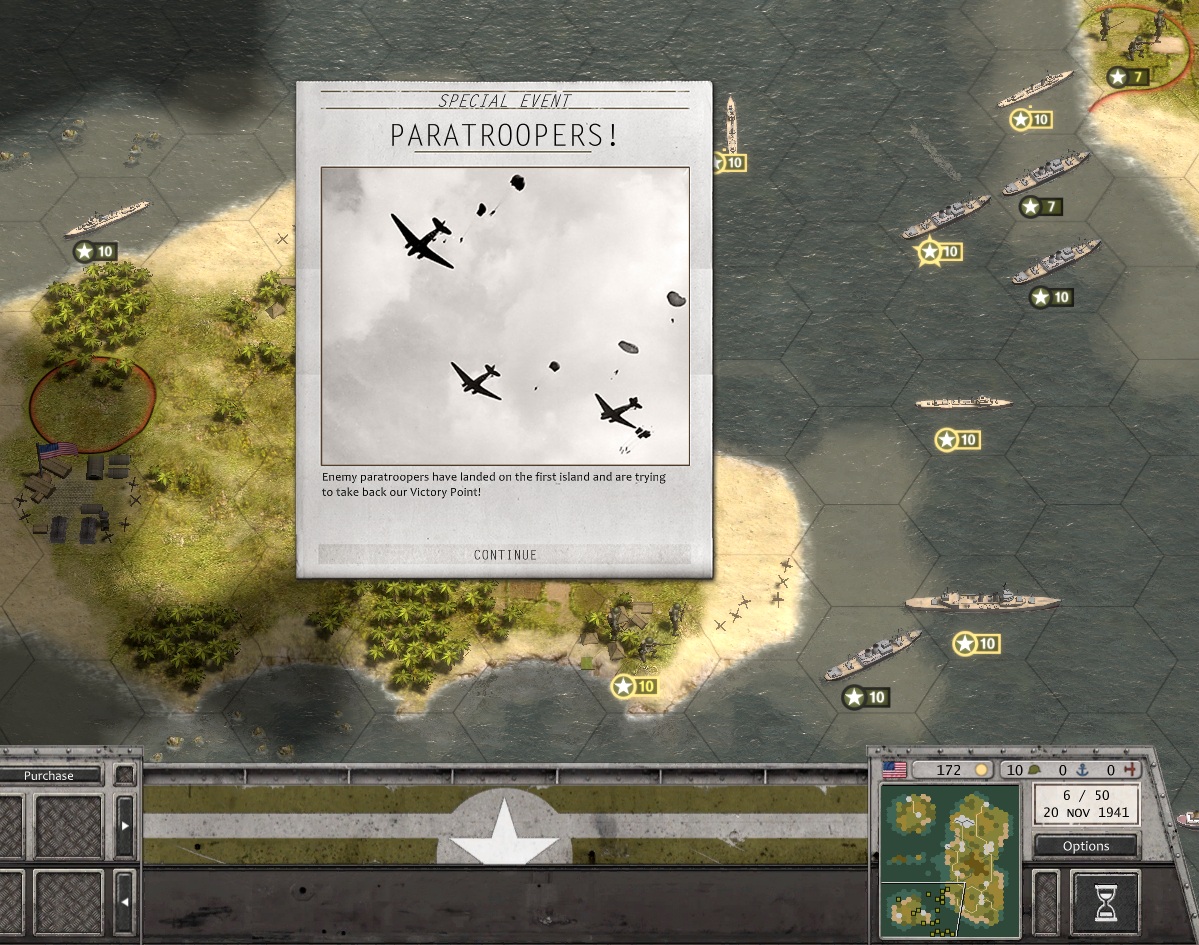End the turn with the hourglass button

(x=1105, y=903)
